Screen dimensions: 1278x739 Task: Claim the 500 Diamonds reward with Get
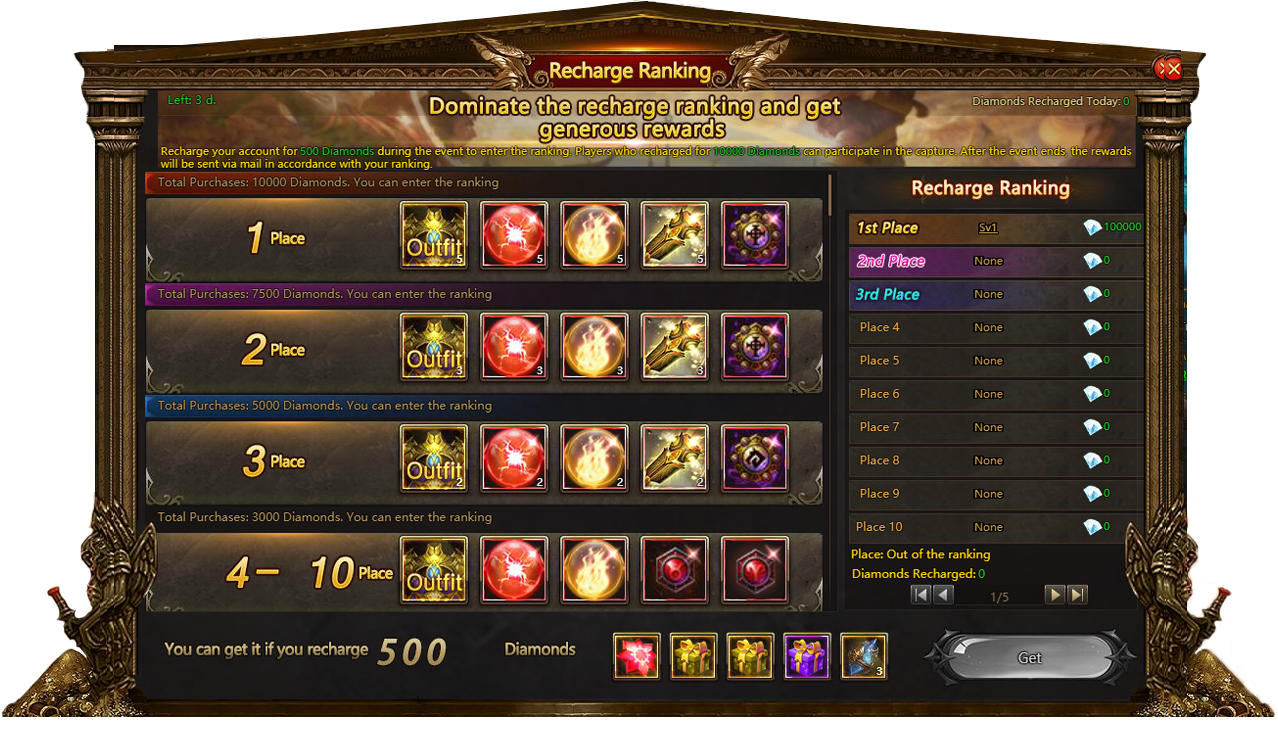click(x=1029, y=658)
